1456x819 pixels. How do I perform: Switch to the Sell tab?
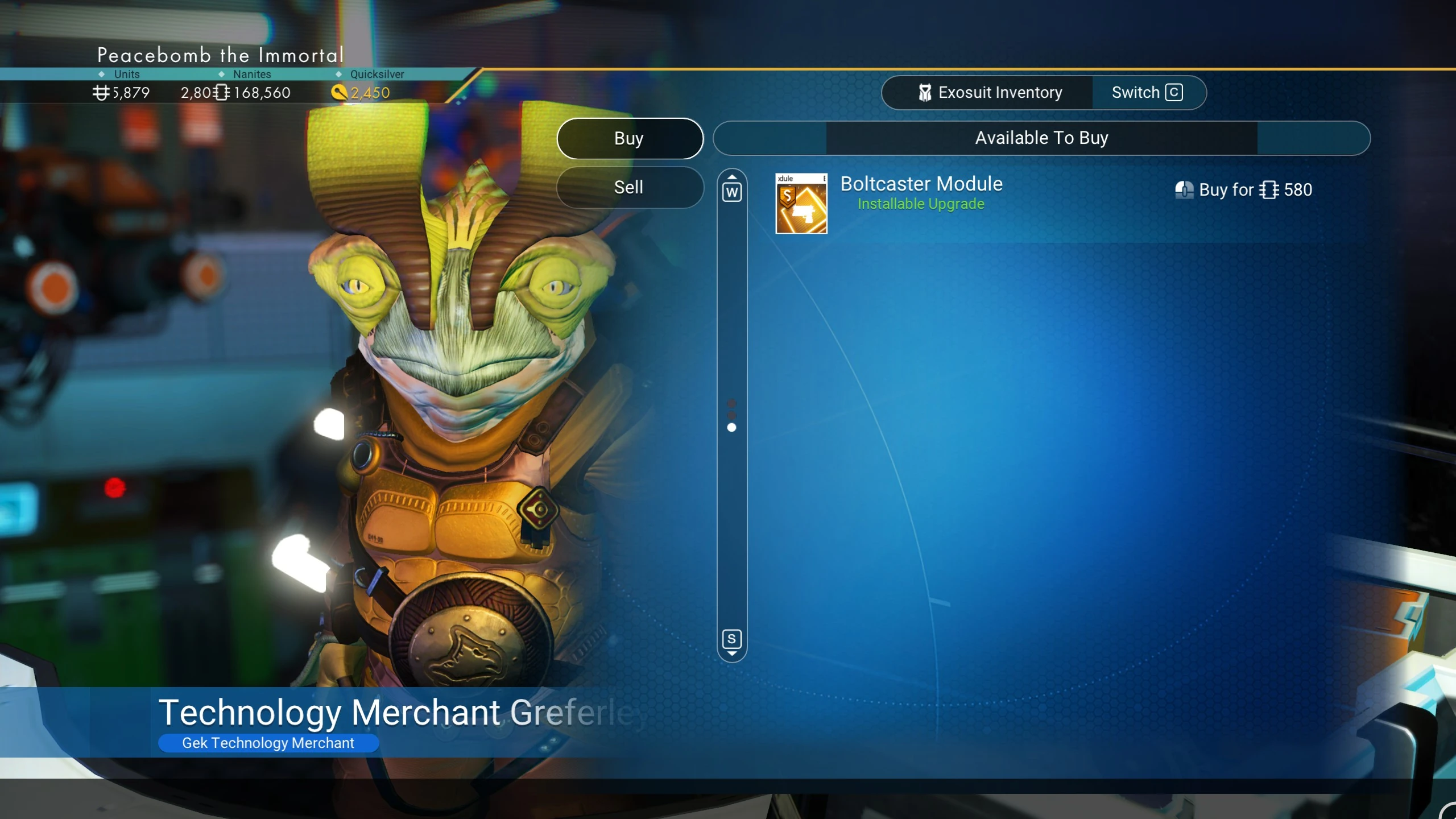tap(630, 187)
